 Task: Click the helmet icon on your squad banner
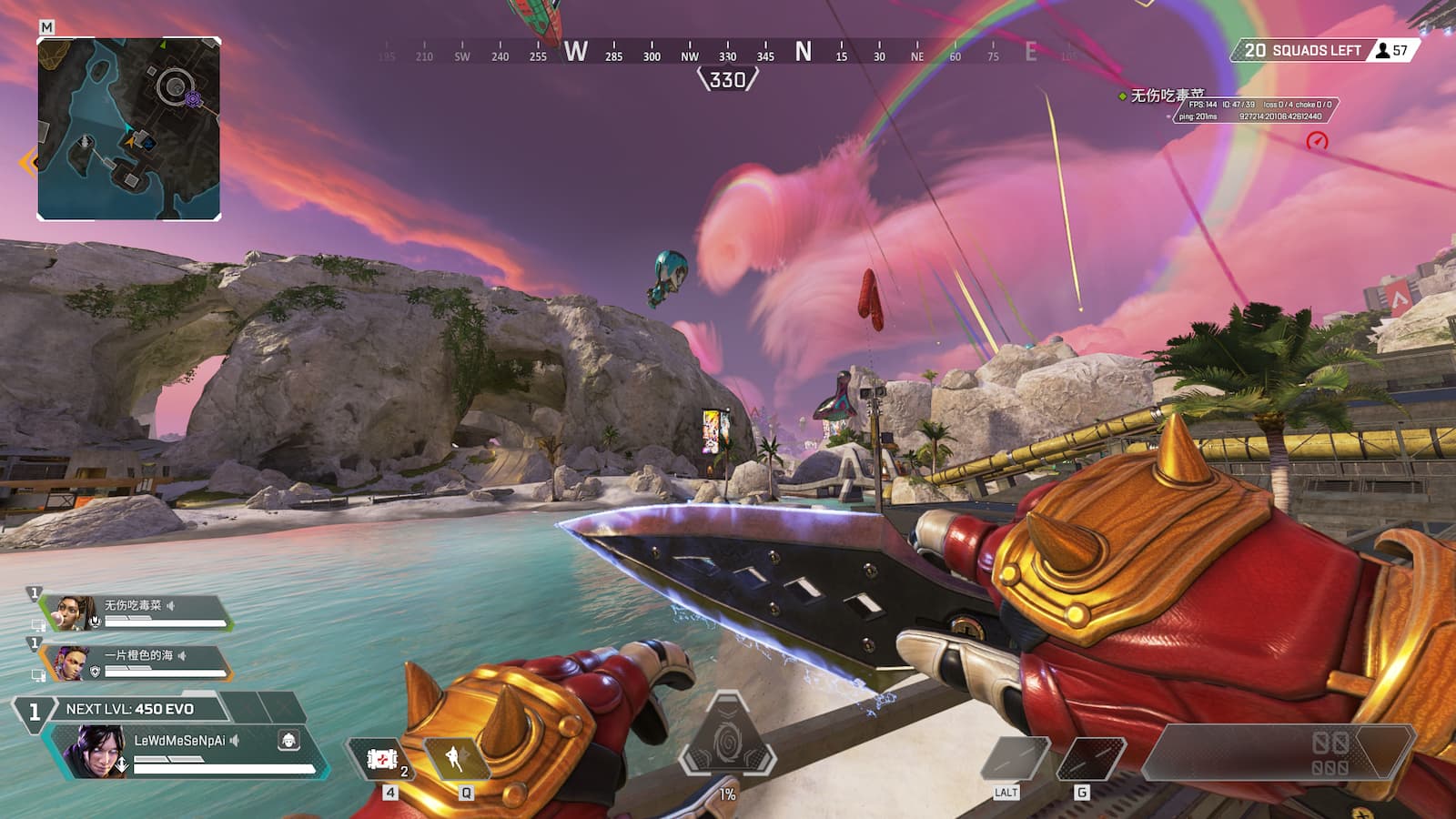point(96,622)
